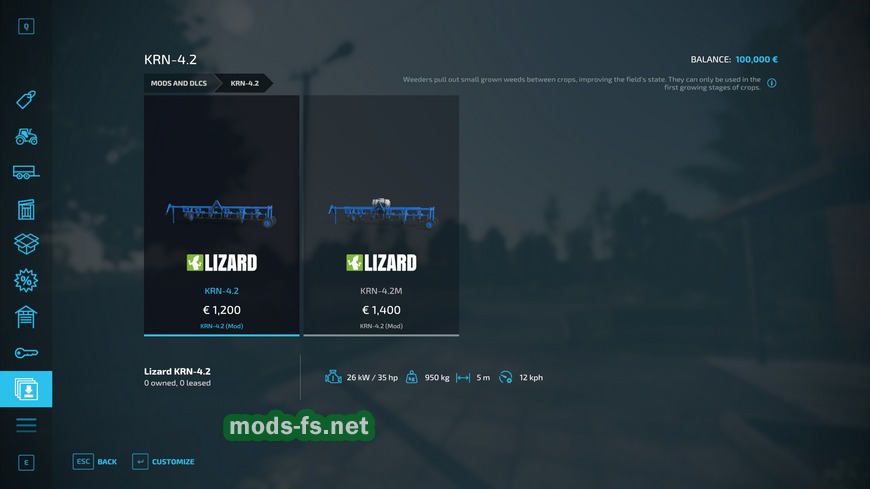
Task: Click the KRN-4.2 breadcrumb
Action: 244,83
